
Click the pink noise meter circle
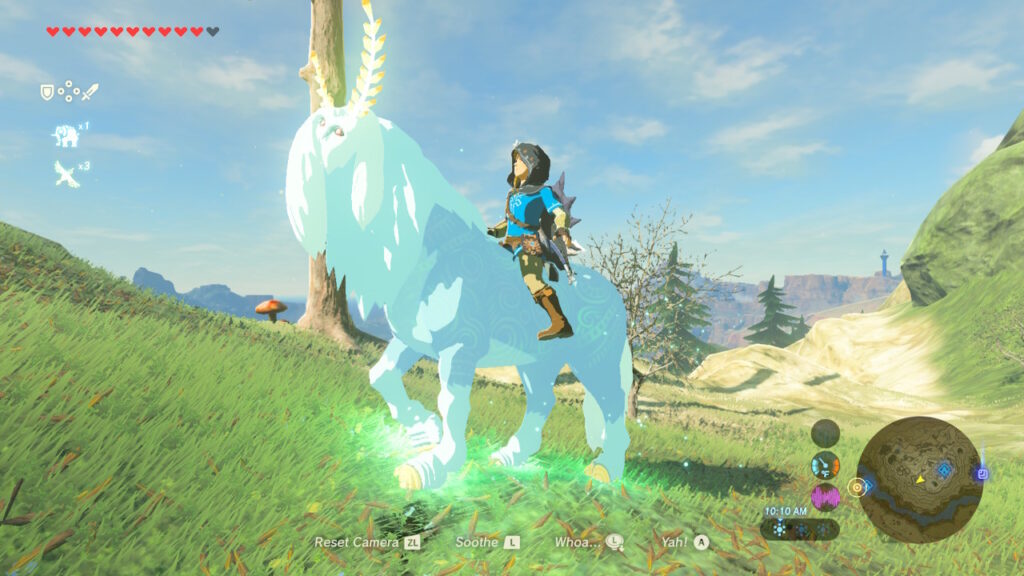tap(825, 497)
